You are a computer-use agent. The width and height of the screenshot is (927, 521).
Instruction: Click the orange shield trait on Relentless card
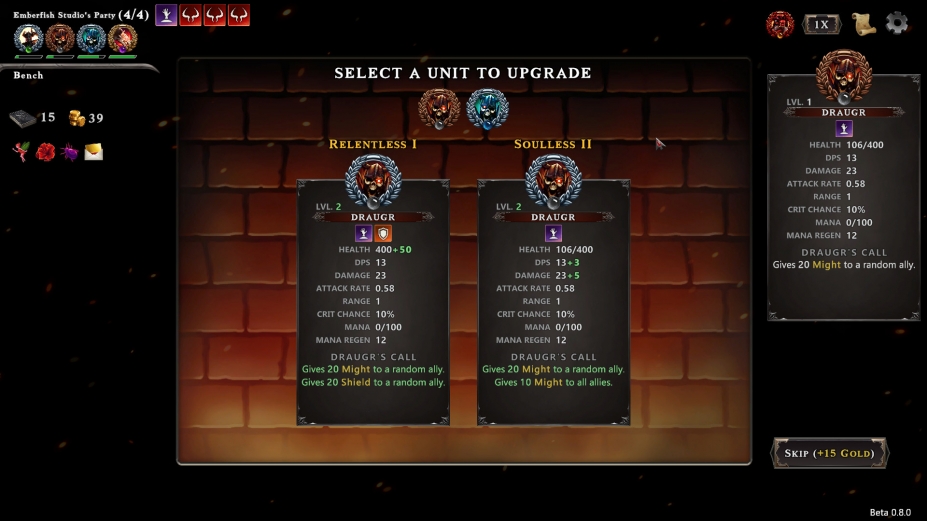[x=384, y=233]
